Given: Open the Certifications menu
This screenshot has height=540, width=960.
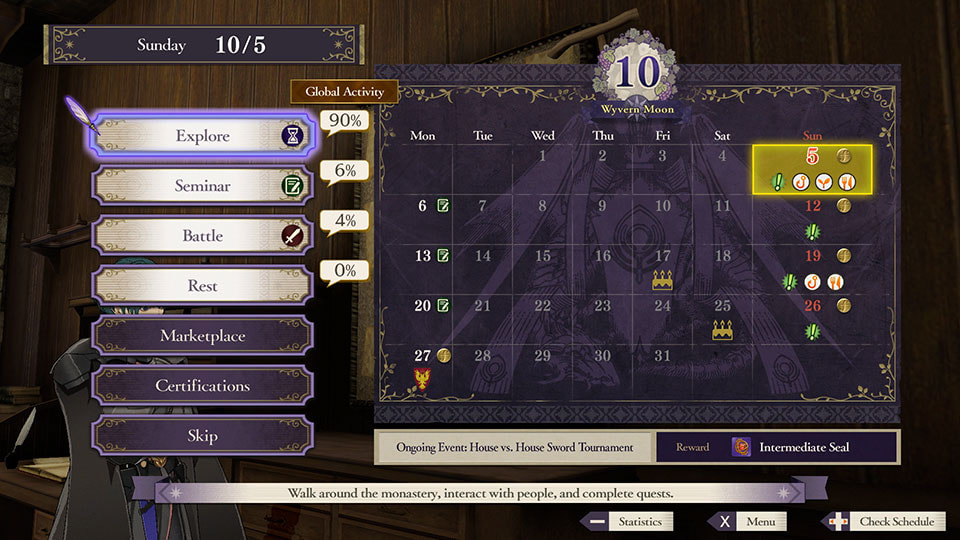Looking at the screenshot, I should pos(203,386).
